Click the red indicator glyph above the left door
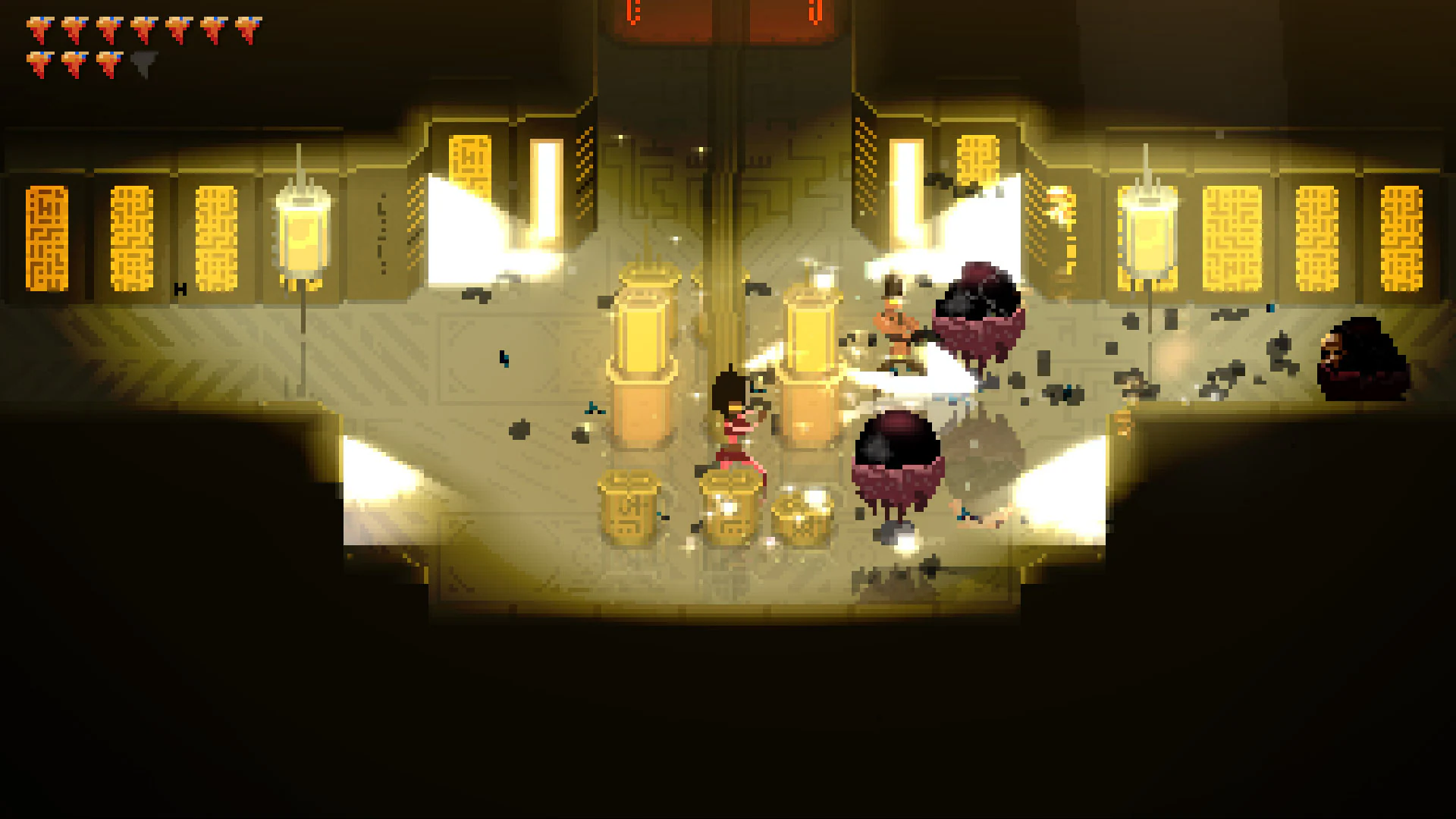 point(632,11)
